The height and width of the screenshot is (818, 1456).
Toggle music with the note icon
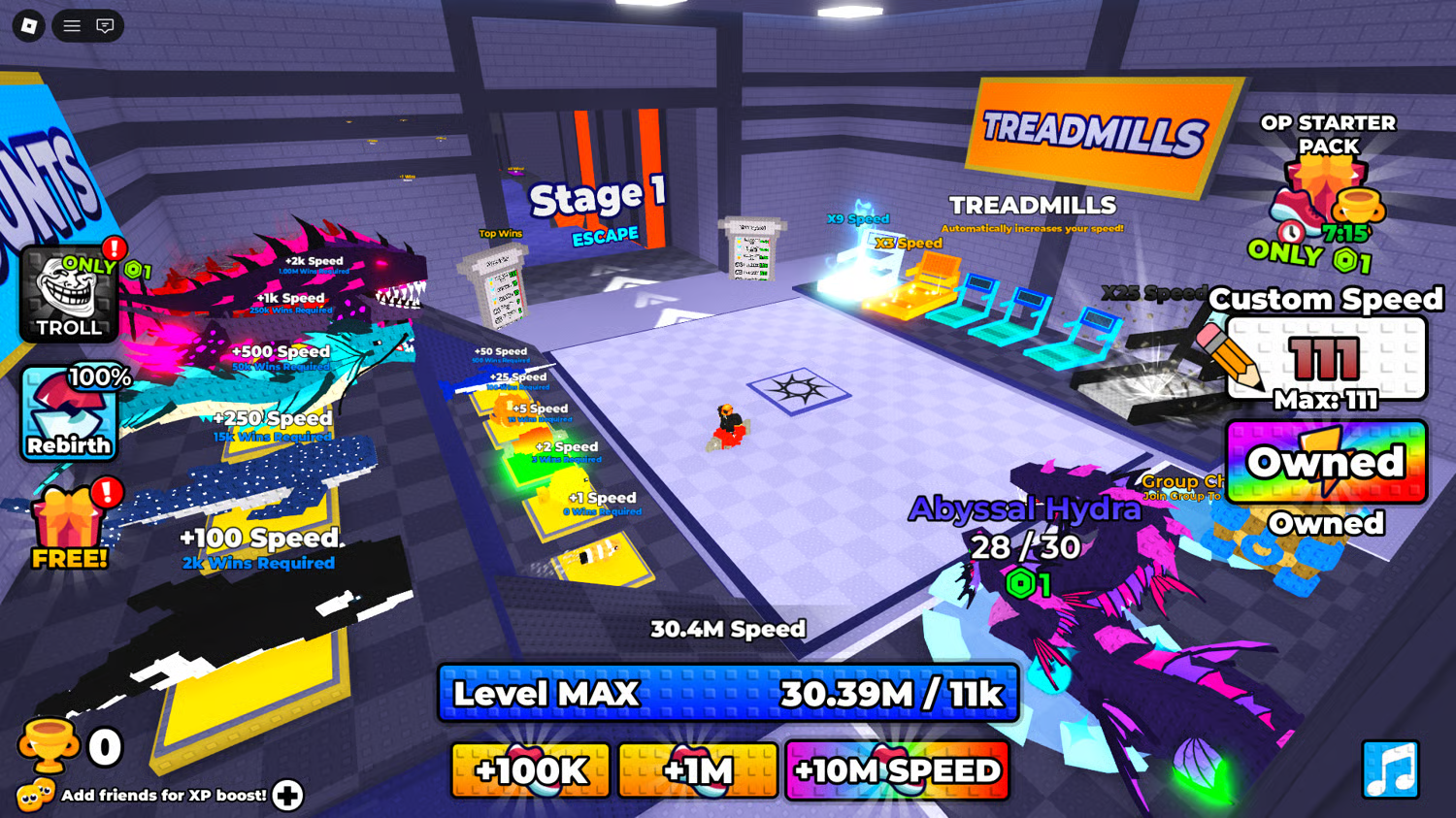[x=1390, y=769]
